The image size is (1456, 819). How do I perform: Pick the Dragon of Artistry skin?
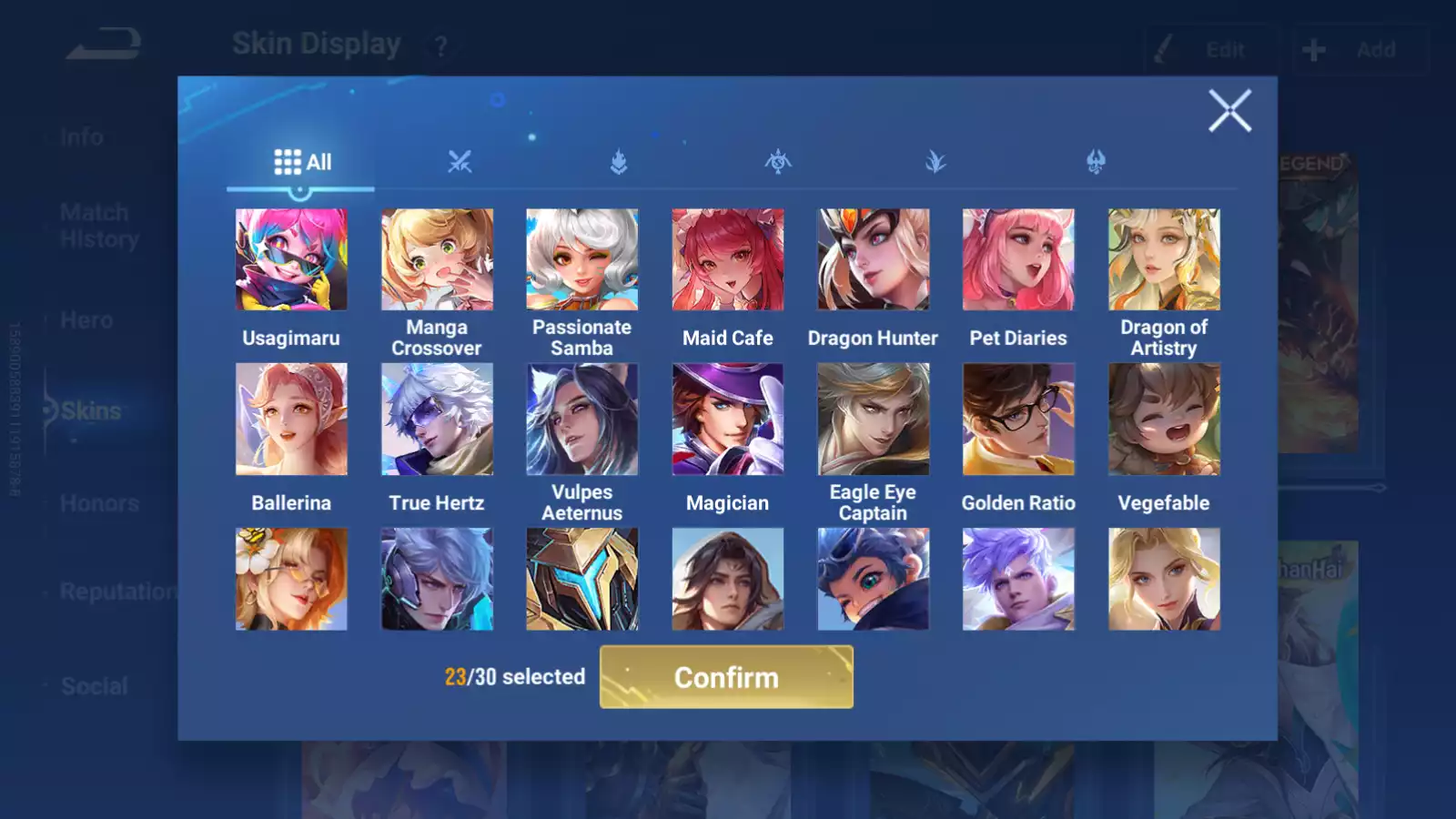click(1164, 260)
